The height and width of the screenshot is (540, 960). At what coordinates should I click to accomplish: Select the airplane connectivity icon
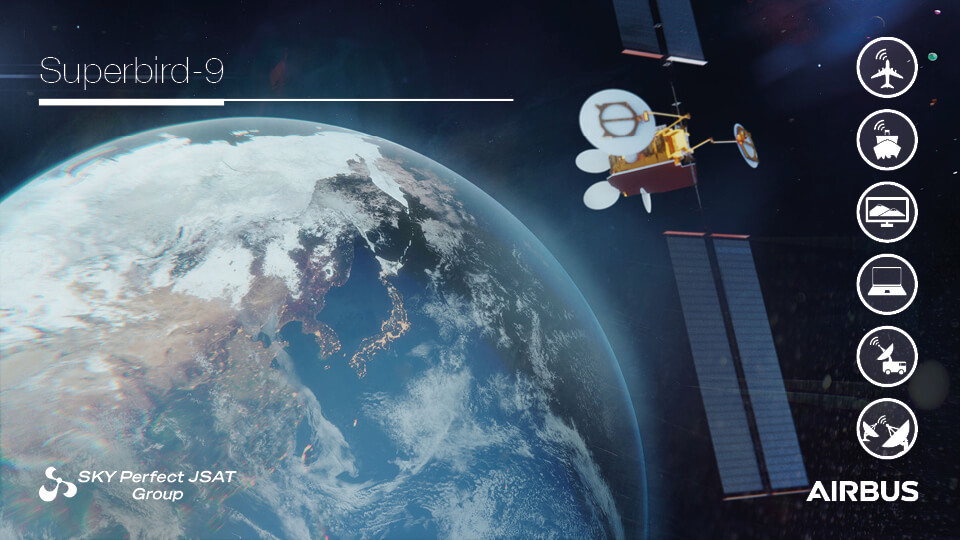(x=887, y=67)
